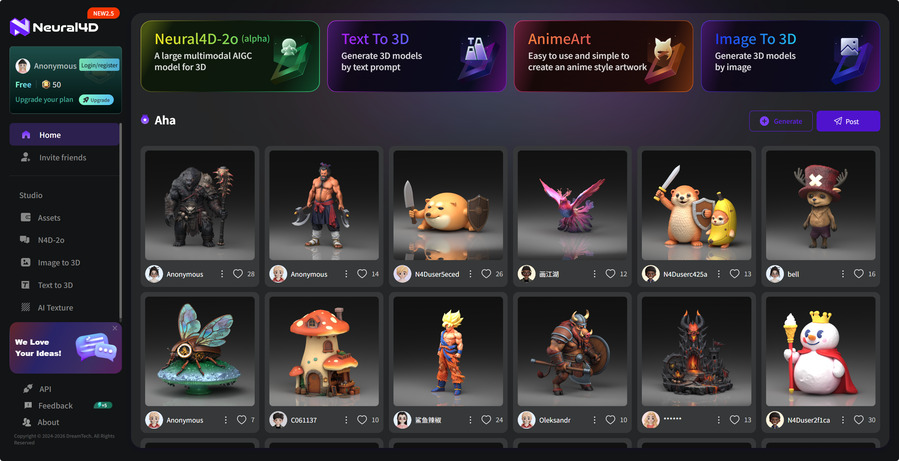This screenshot has height=461, width=899.
Task: Upgrade your plan with the Upgrade button
Action: (x=96, y=100)
